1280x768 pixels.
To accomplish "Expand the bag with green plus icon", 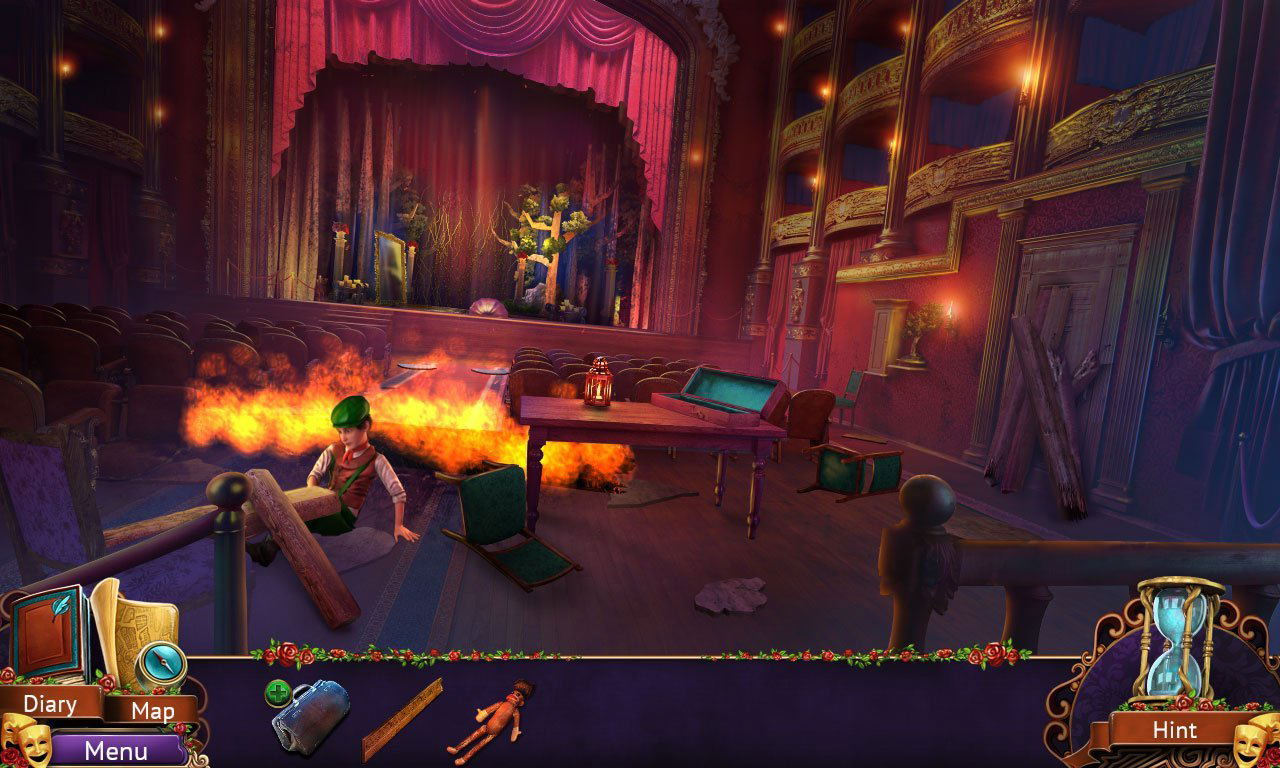I will (277, 692).
